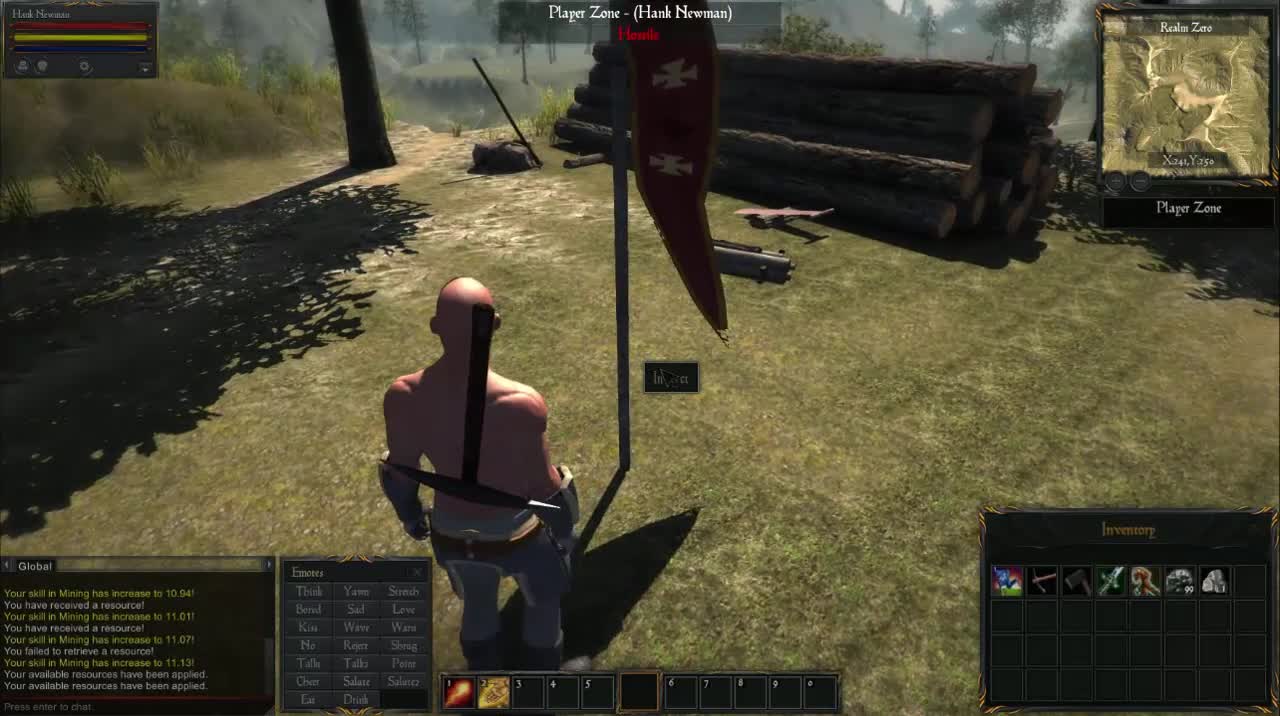Trigger the Cheer emote

click(308, 681)
